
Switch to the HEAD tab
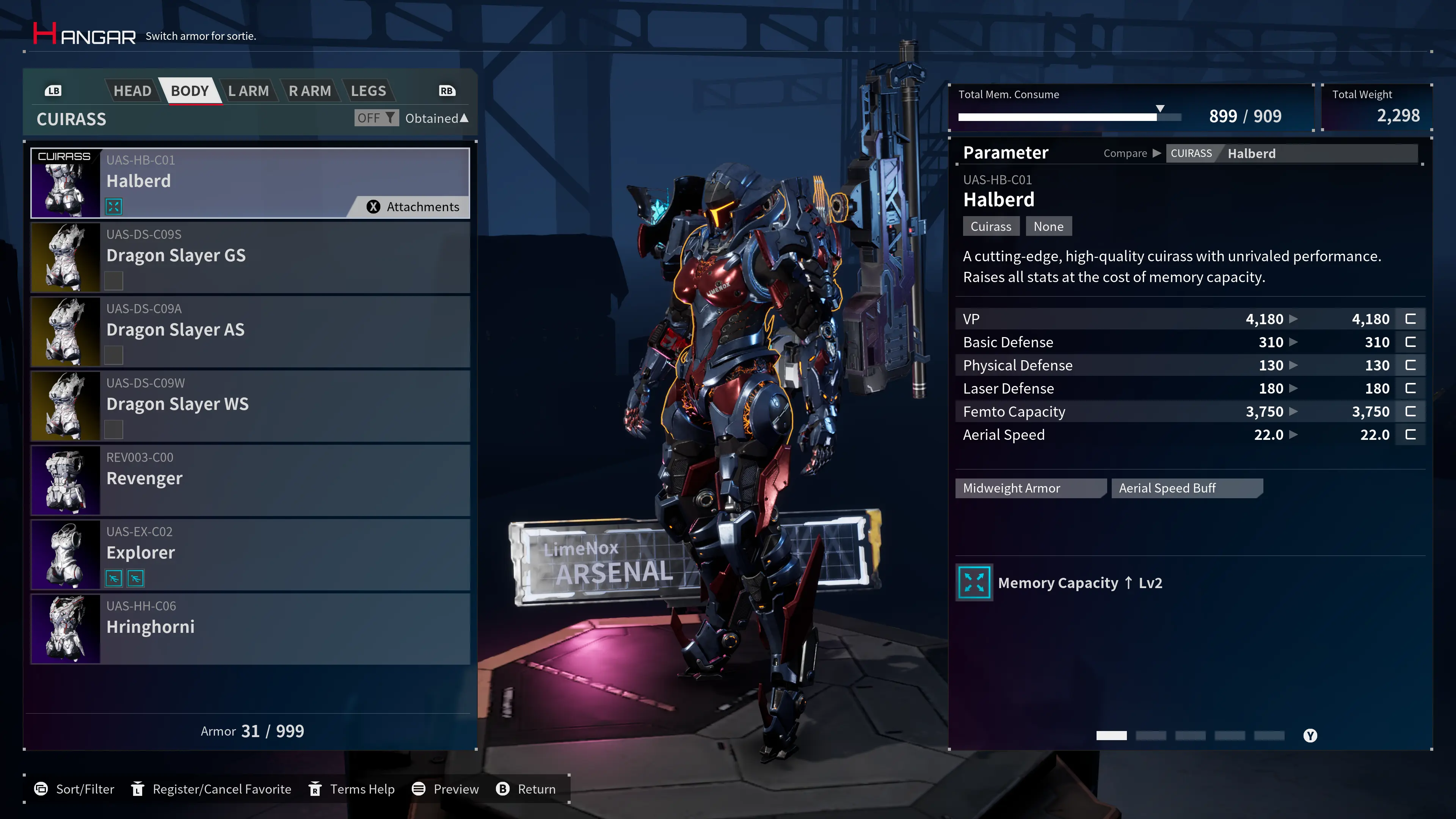point(132,91)
